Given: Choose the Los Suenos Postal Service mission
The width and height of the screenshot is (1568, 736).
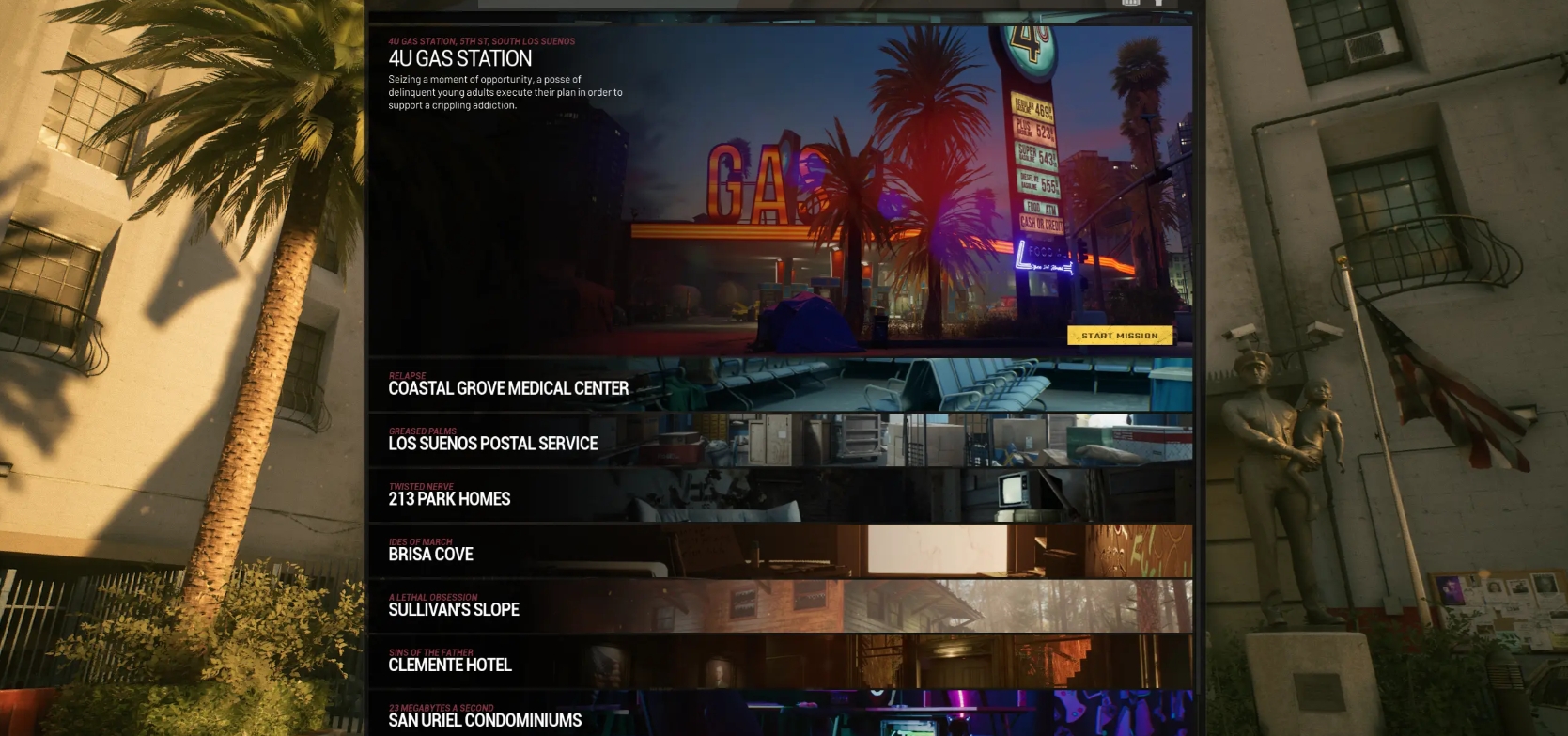Looking at the screenshot, I should 780,440.
